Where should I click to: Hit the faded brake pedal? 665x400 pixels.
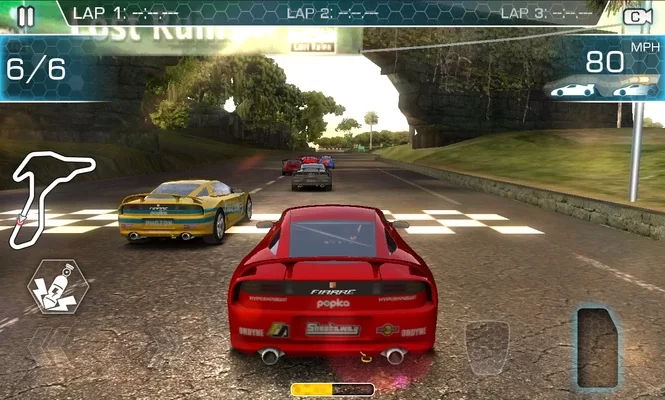487,346
